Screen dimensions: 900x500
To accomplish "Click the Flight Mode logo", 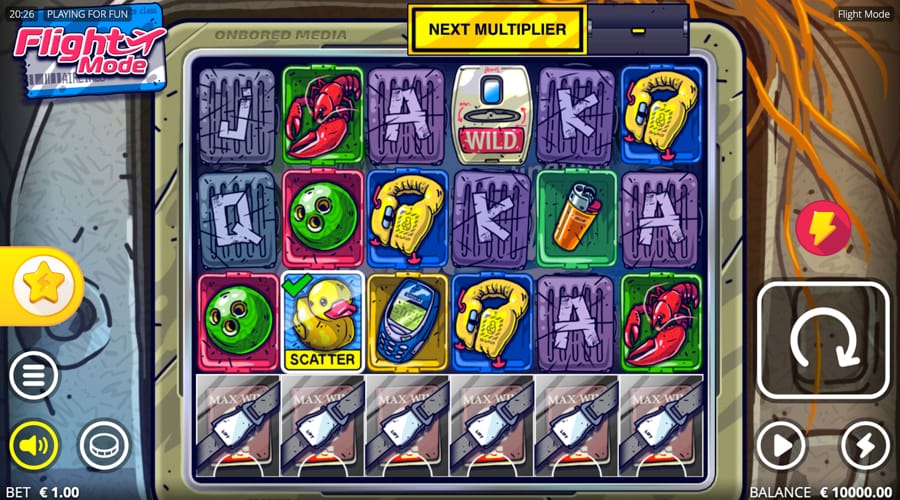I will tap(87, 50).
